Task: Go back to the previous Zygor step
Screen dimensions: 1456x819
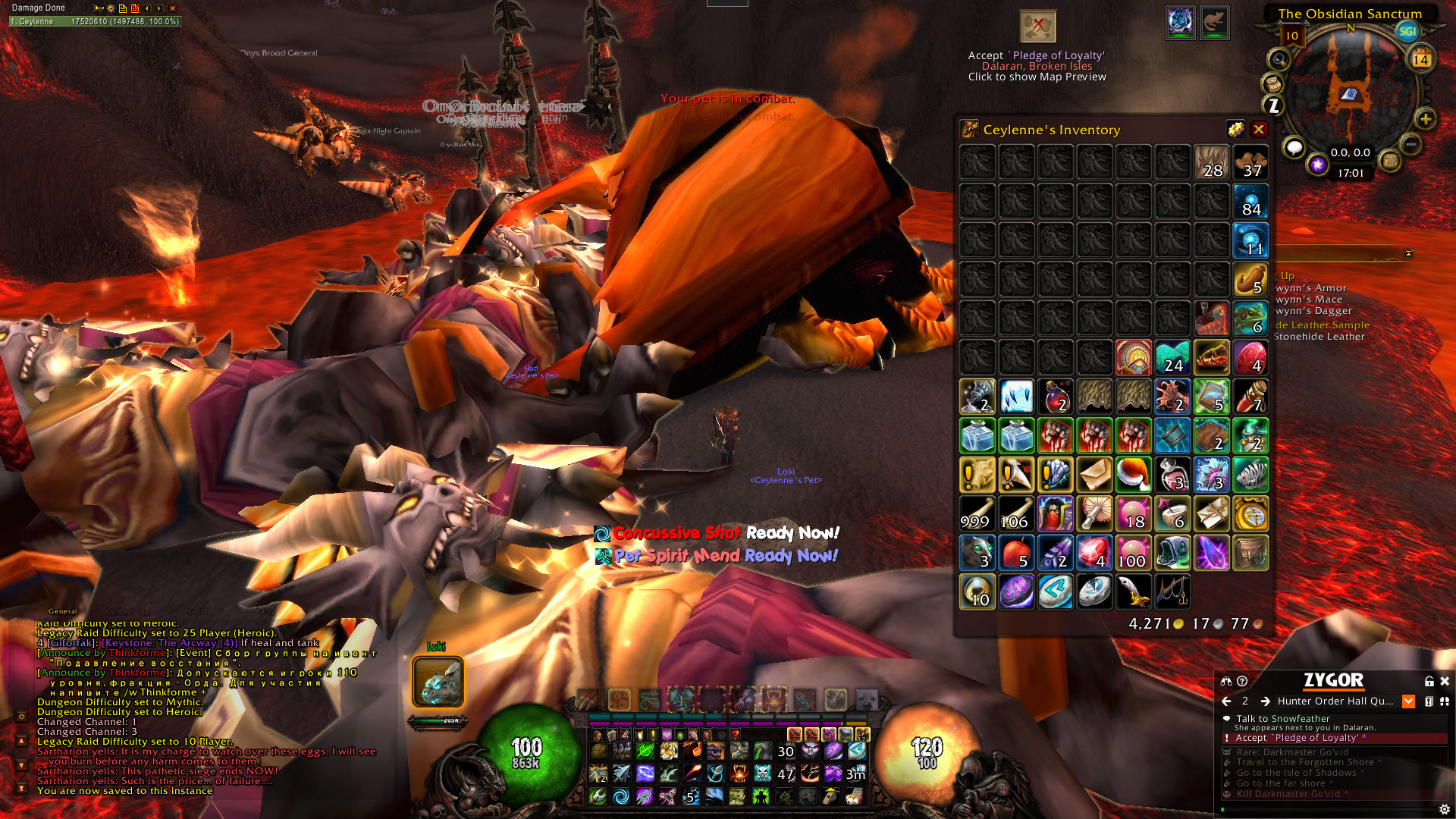Action: pyautogui.click(x=1226, y=701)
